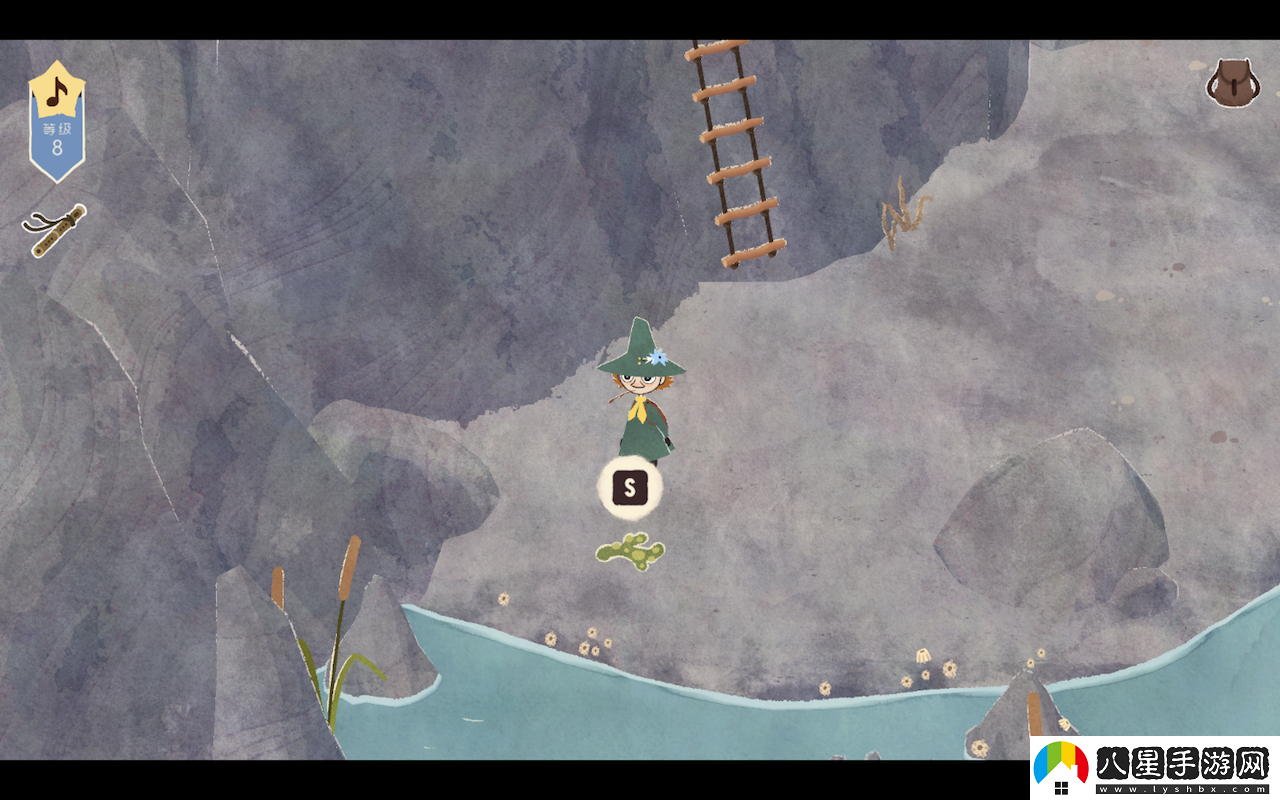This screenshot has width=1280, height=800.
Task: Select the flute instrument icon
Action: (54, 230)
